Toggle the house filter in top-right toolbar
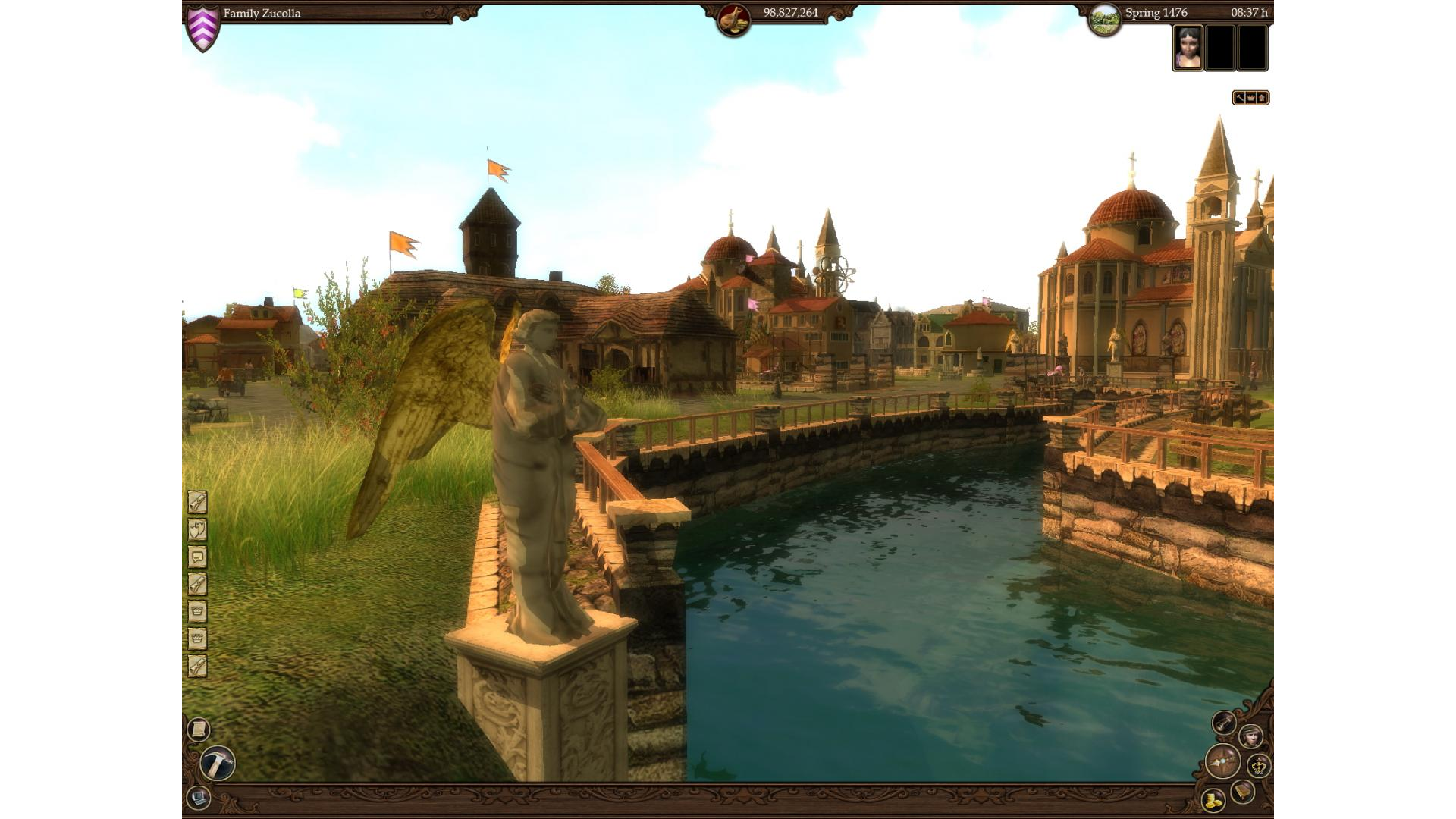Screen dimensions: 1456x819 [1262, 98]
